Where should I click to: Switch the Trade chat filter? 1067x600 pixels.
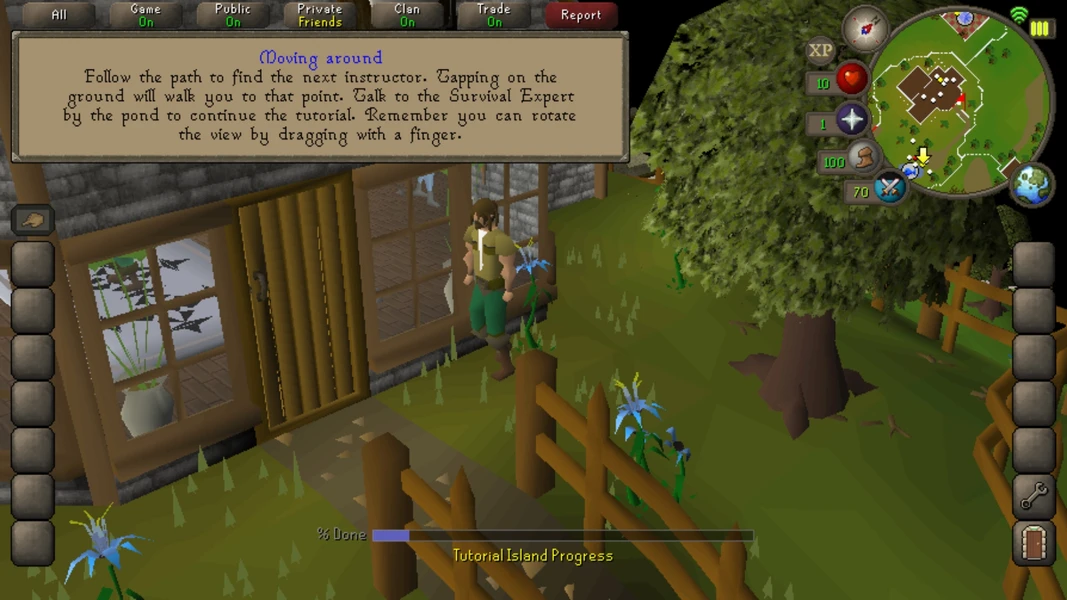(494, 15)
